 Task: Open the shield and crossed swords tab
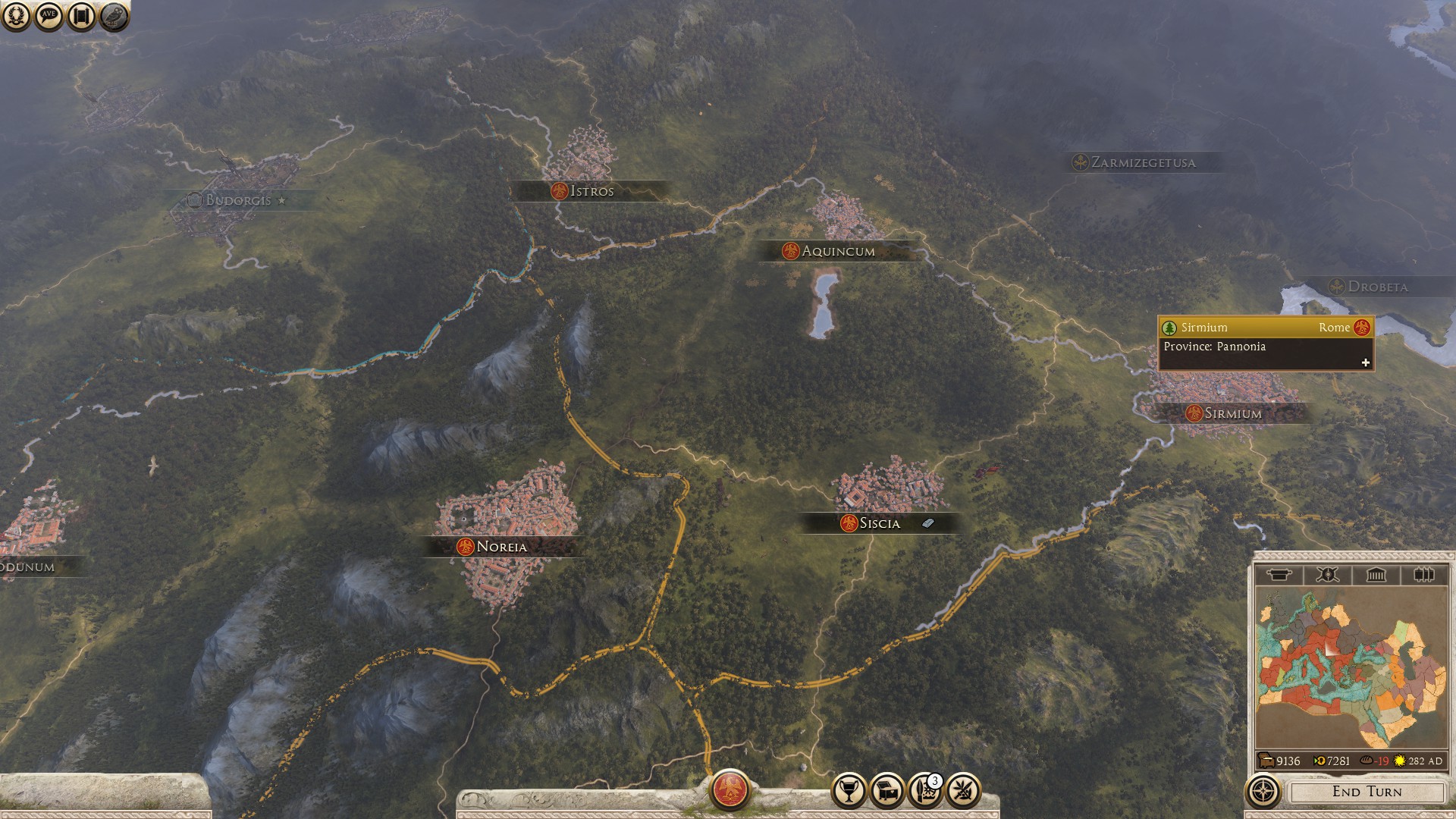click(x=1327, y=575)
